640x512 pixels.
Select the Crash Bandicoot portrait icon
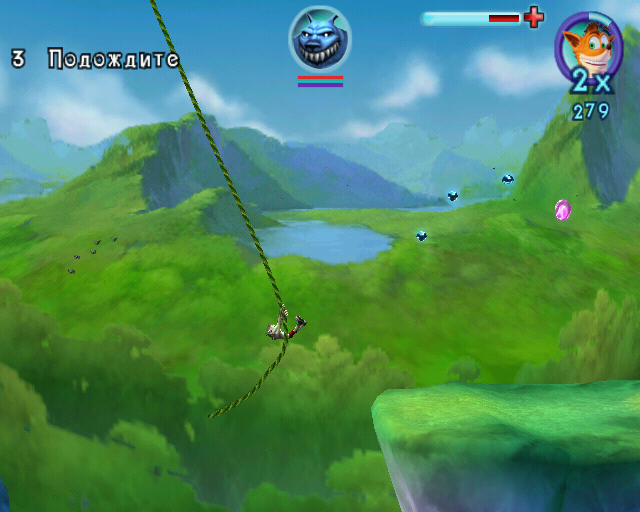[588, 47]
